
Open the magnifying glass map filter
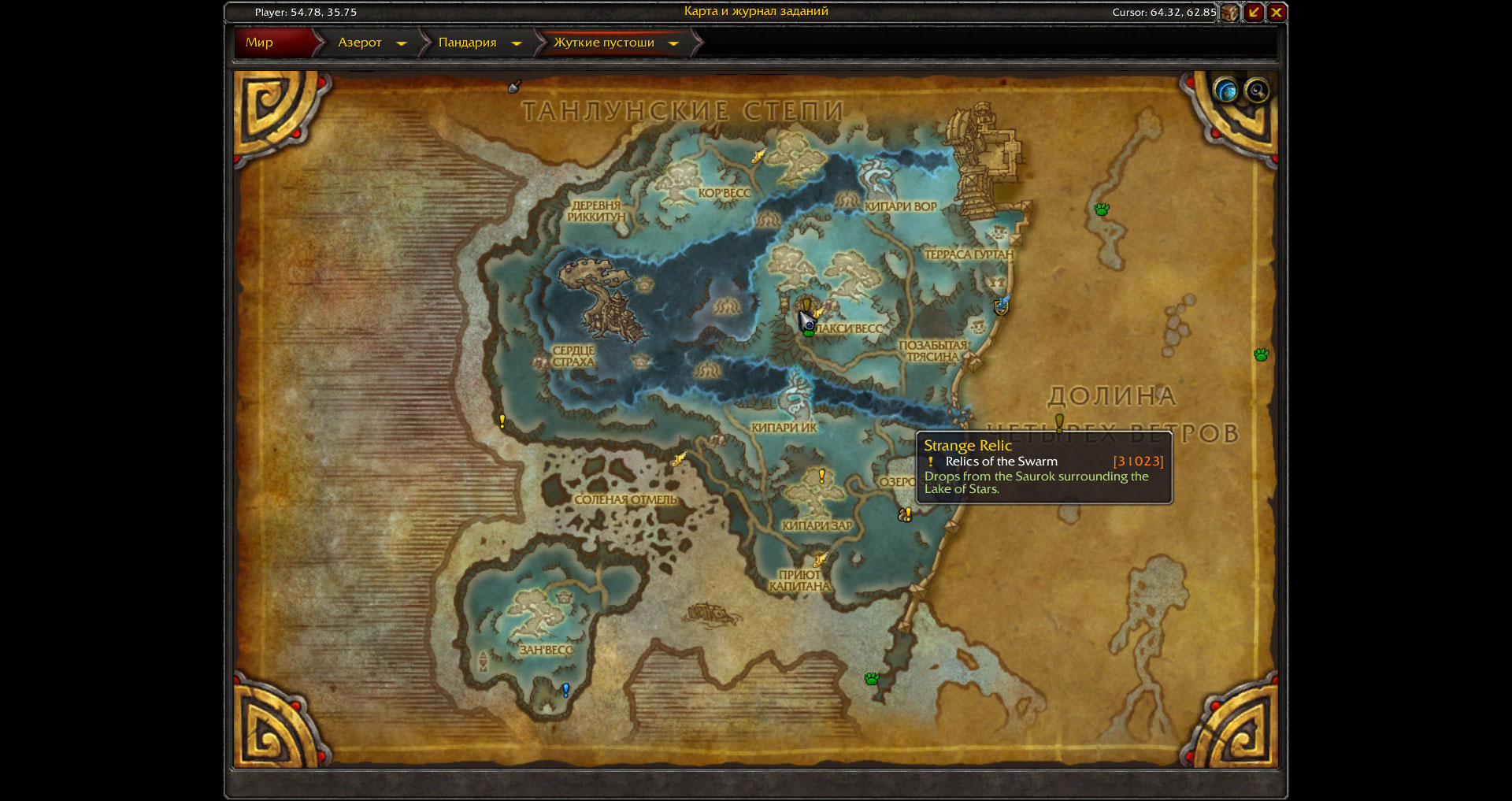point(1257,91)
